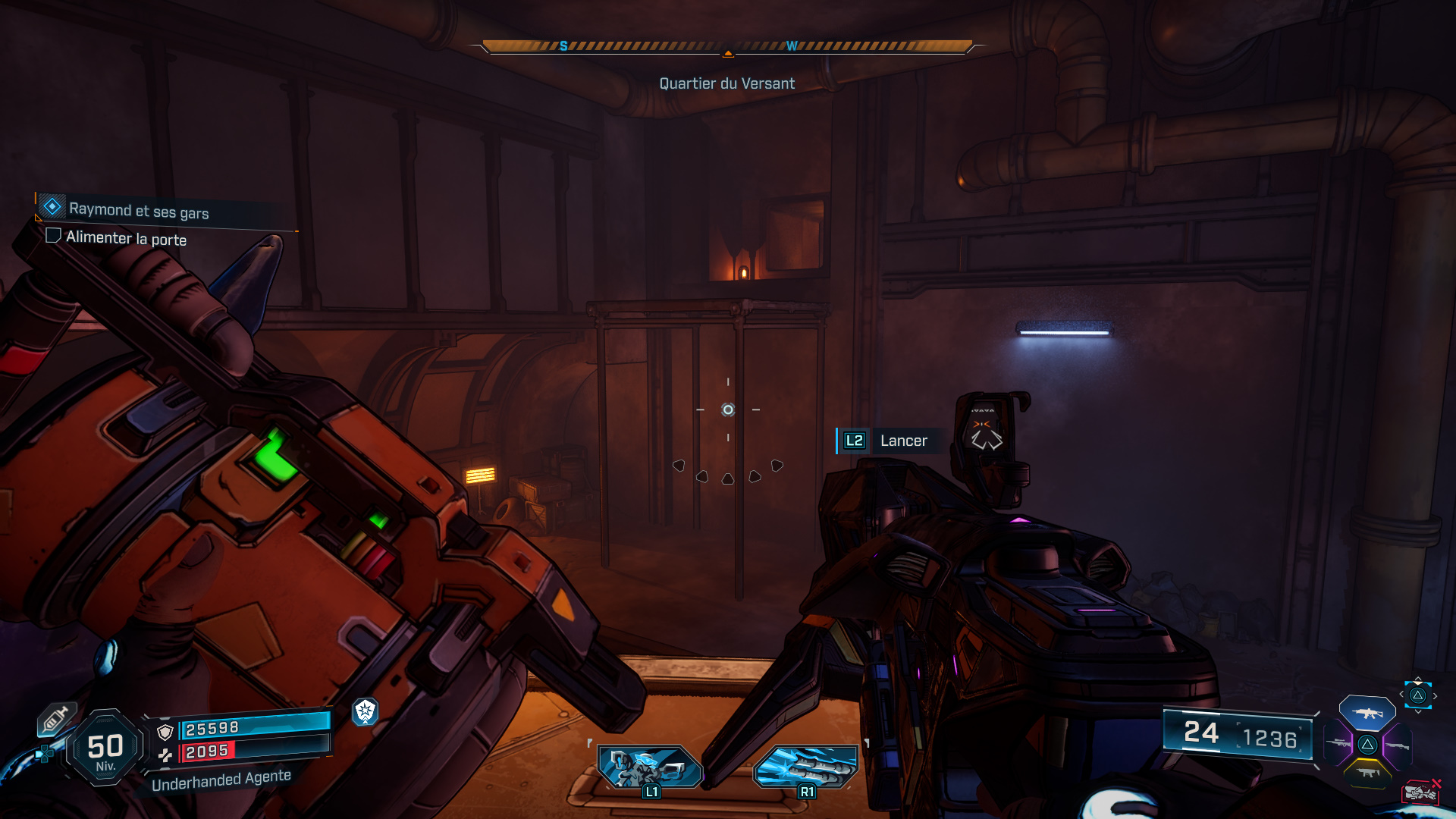Select the shotgun on the weapon wheel
Image resolution: width=1456 pixels, height=819 pixels.
(x=1398, y=745)
